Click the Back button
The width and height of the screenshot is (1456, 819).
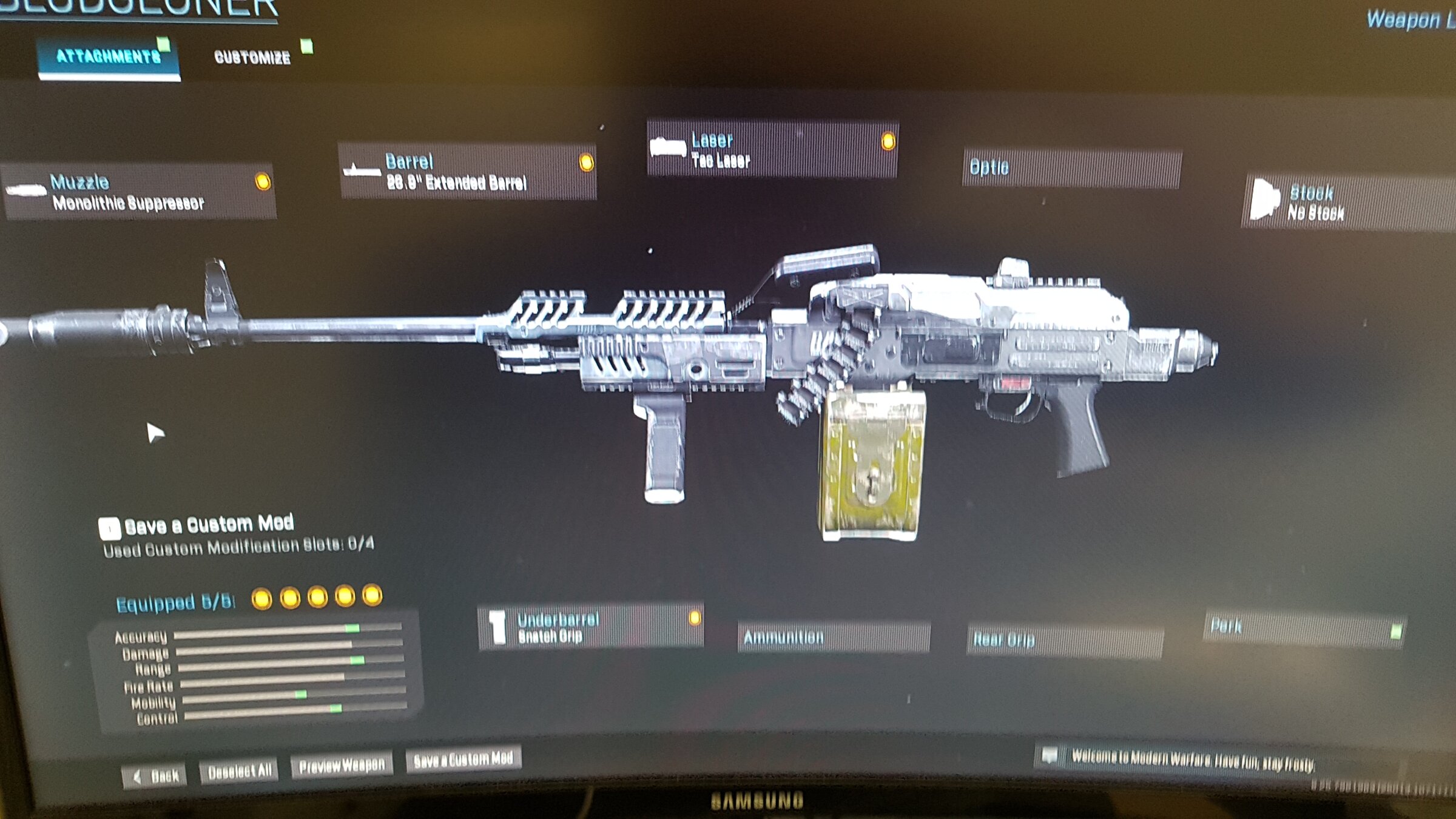tap(155, 777)
